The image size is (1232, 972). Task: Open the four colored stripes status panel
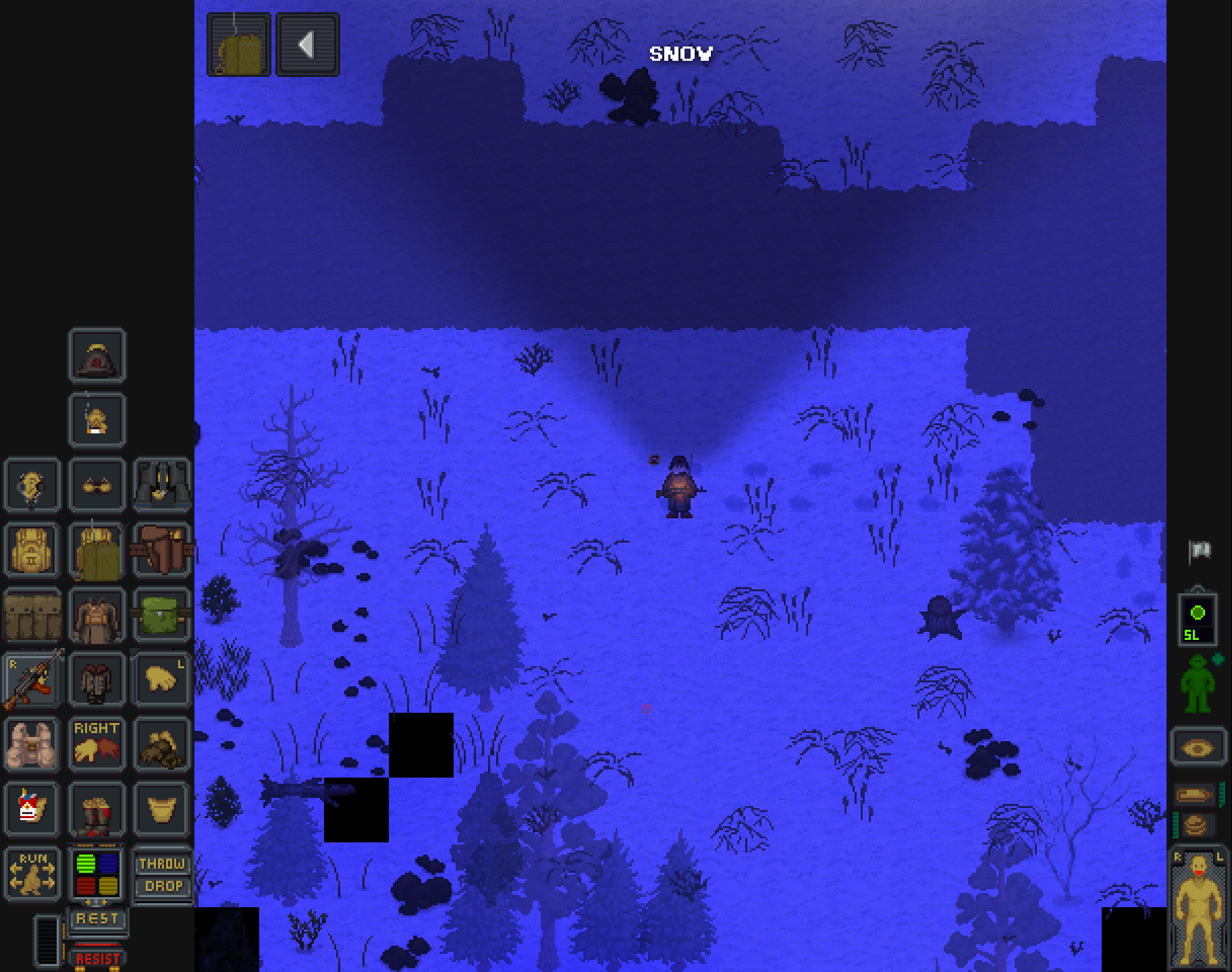(97, 873)
